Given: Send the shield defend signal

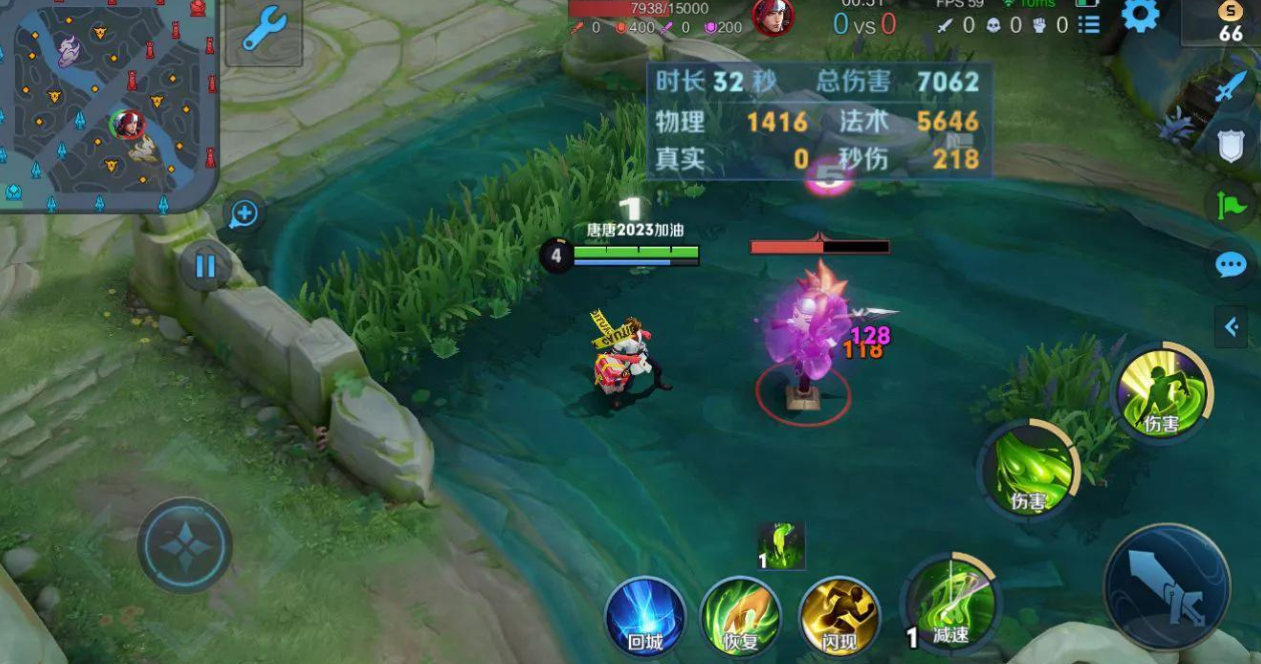Looking at the screenshot, I should [1231, 145].
